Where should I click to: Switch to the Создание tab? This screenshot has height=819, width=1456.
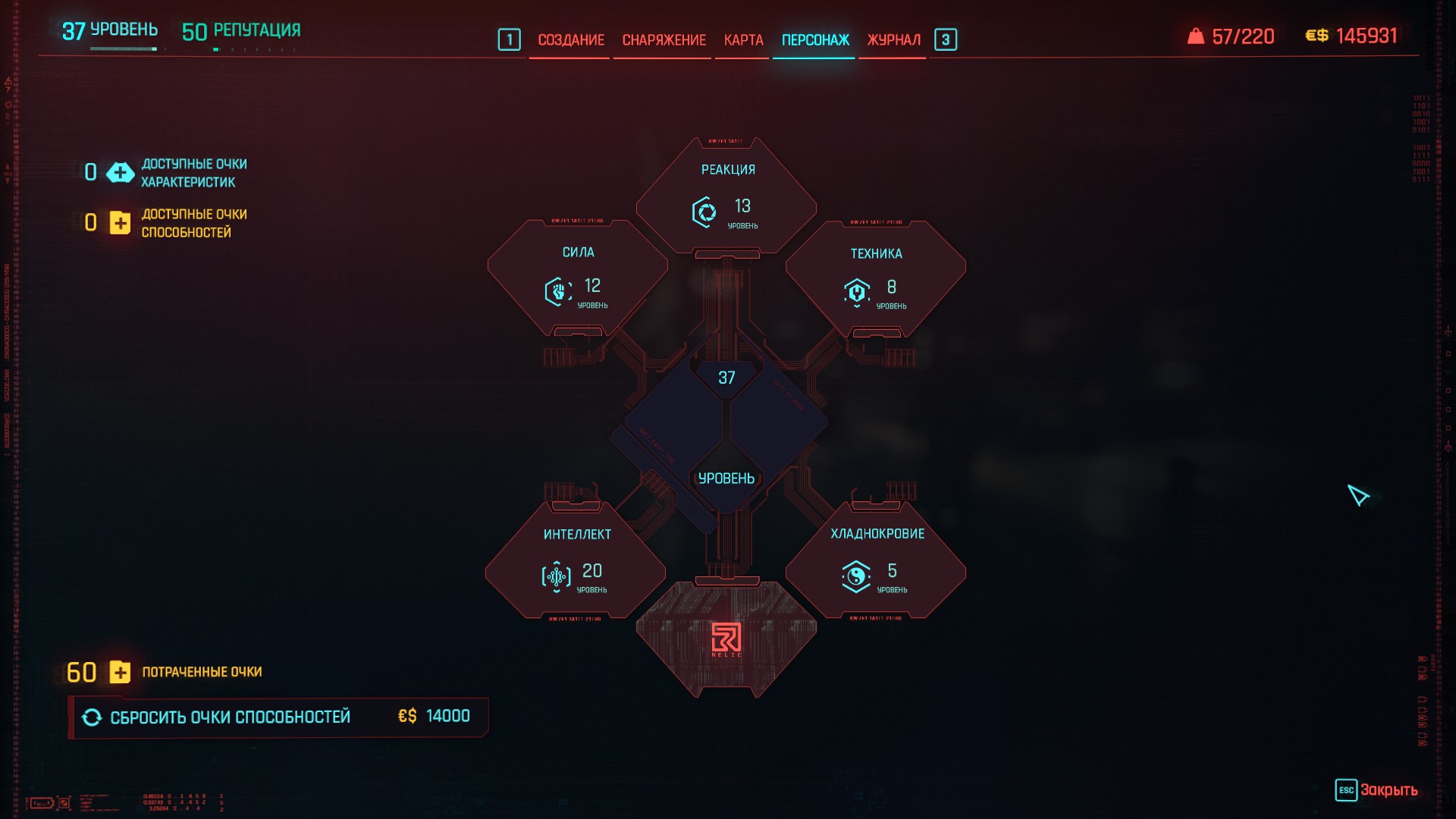click(x=570, y=39)
